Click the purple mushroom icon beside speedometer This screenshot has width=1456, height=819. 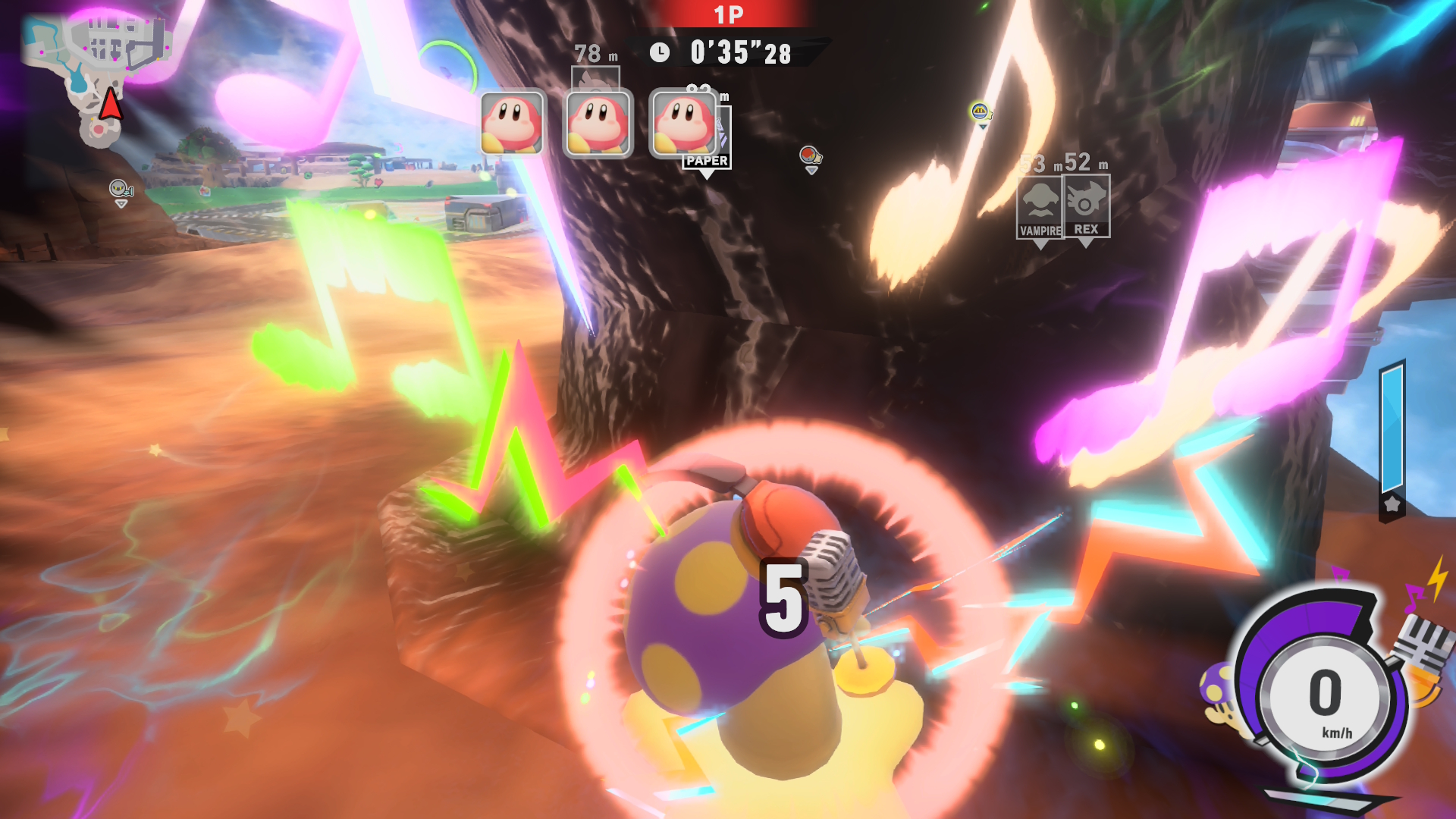point(1218,687)
